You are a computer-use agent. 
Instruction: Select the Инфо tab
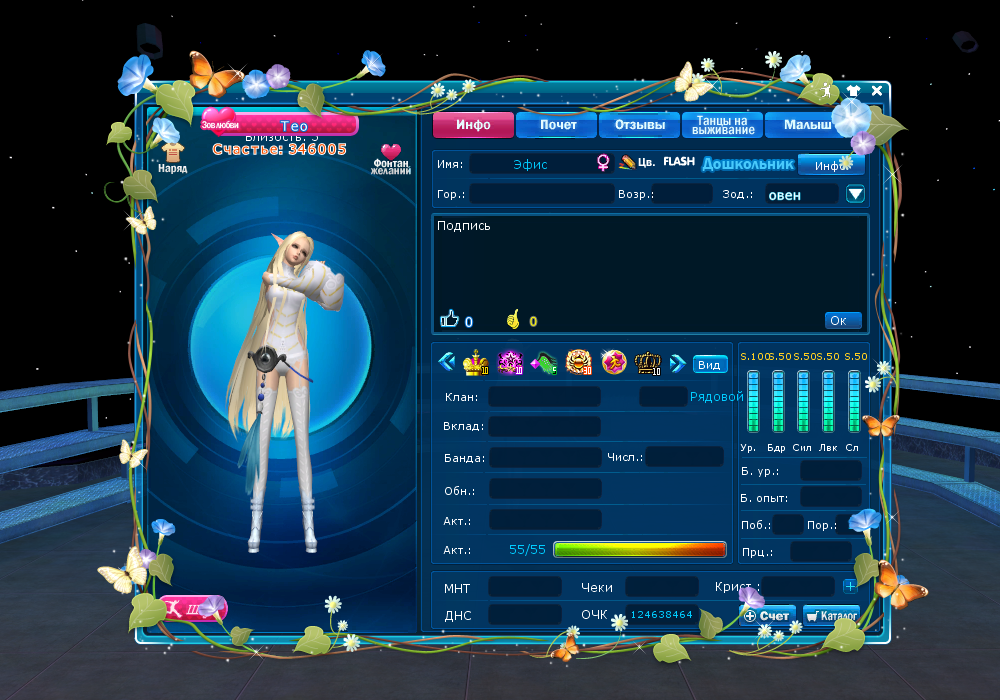point(473,125)
